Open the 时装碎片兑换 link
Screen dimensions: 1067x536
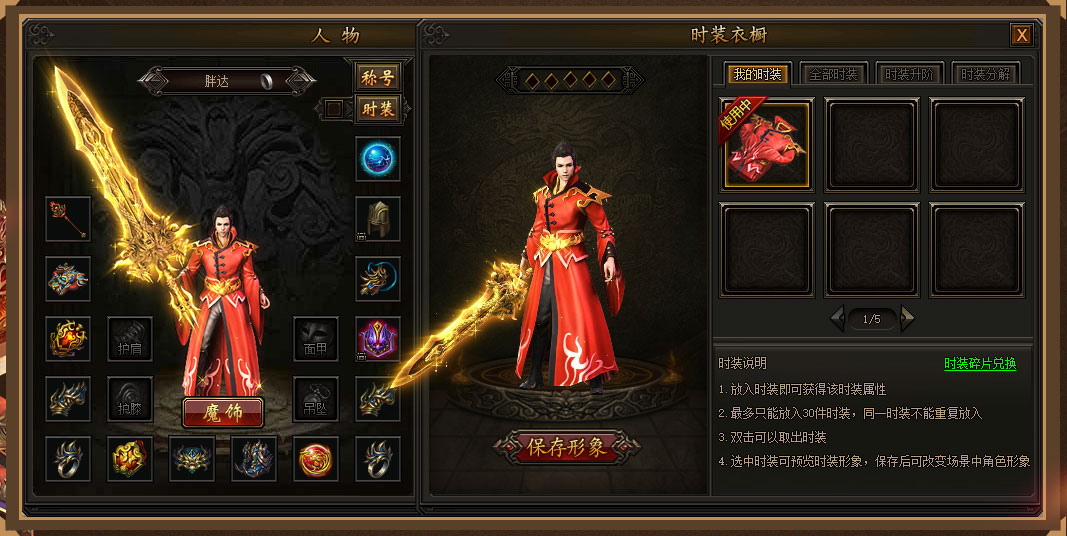[x=980, y=364]
